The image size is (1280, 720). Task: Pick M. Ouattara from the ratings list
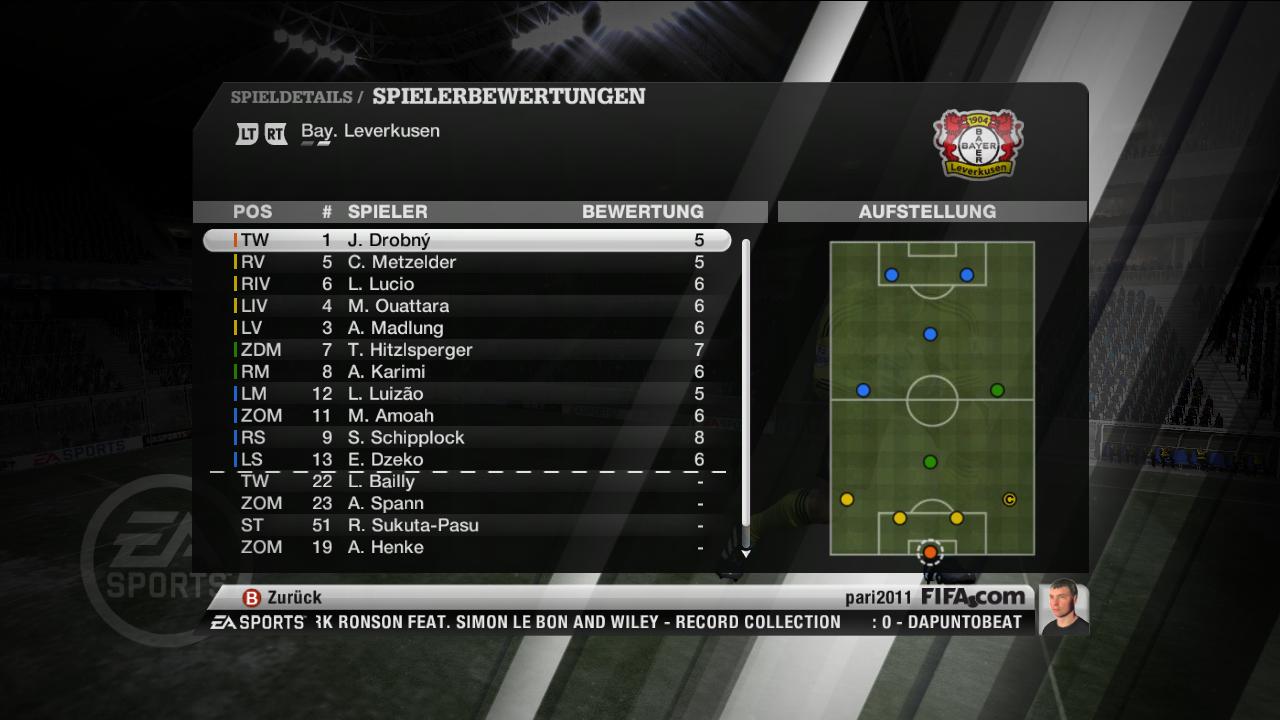click(x=466, y=307)
